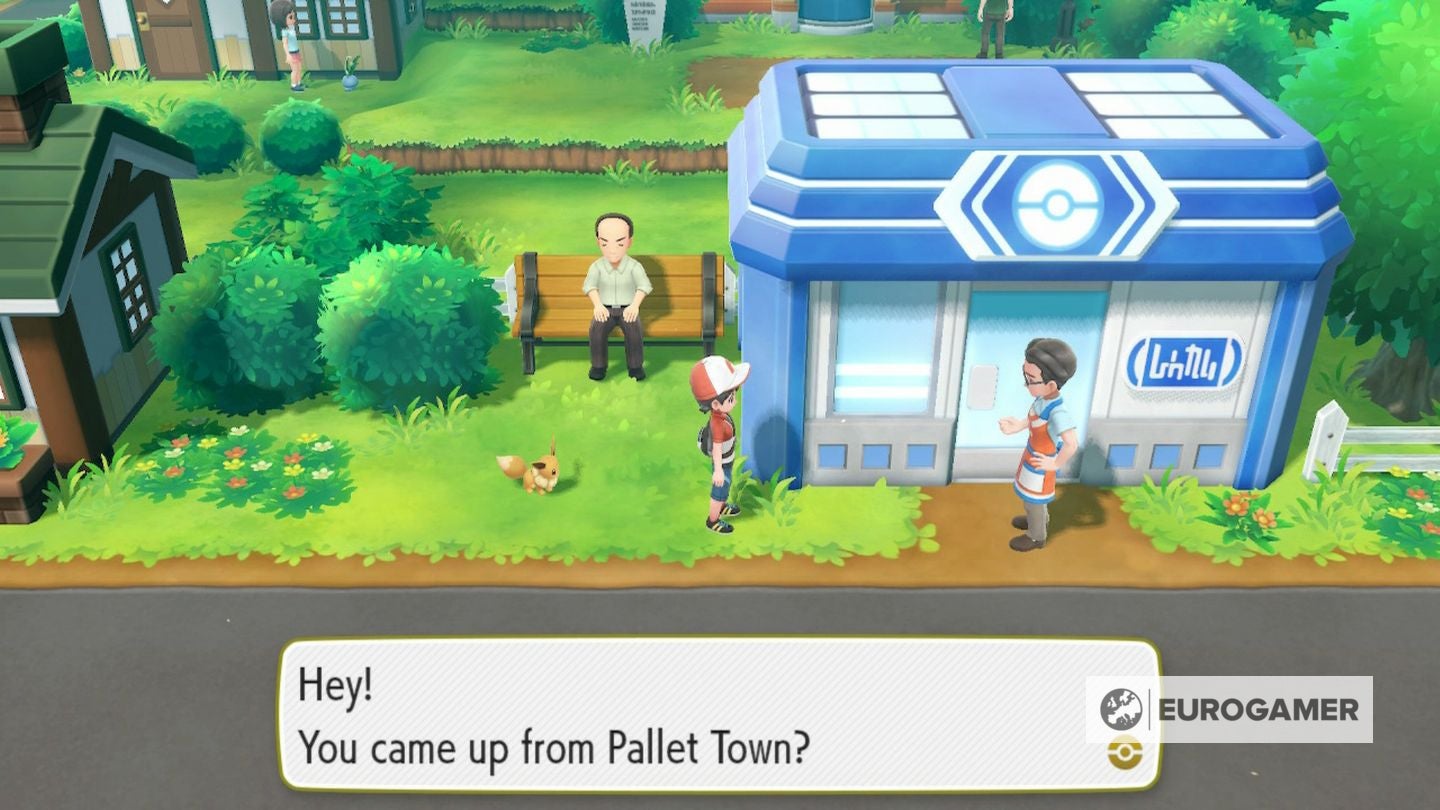The height and width of the screenshot is (810, 1440).
Task: Click the white stone sign near the hedge
Action: 643,18
